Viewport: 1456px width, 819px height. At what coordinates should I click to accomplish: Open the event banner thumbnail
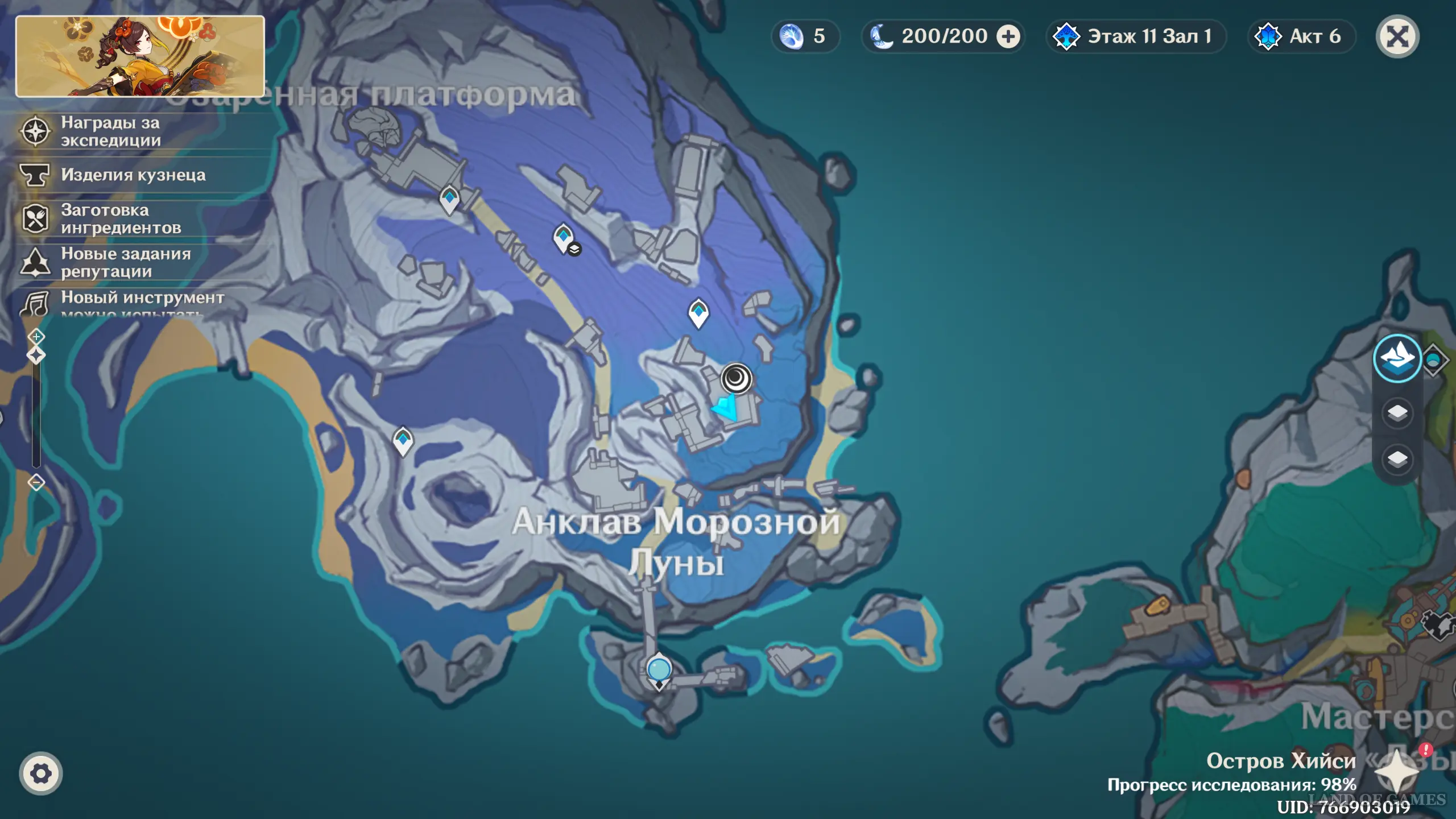pos(140,56)
